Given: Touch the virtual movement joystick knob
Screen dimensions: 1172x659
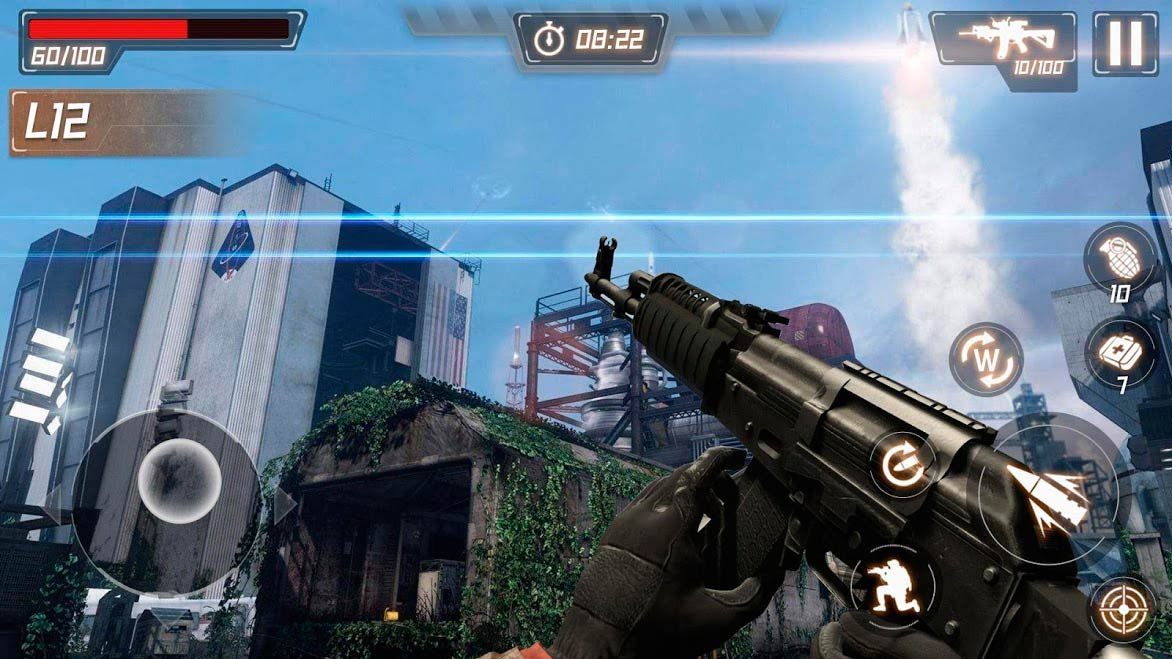Looking at the screenshot, I should tap(178, 480).
